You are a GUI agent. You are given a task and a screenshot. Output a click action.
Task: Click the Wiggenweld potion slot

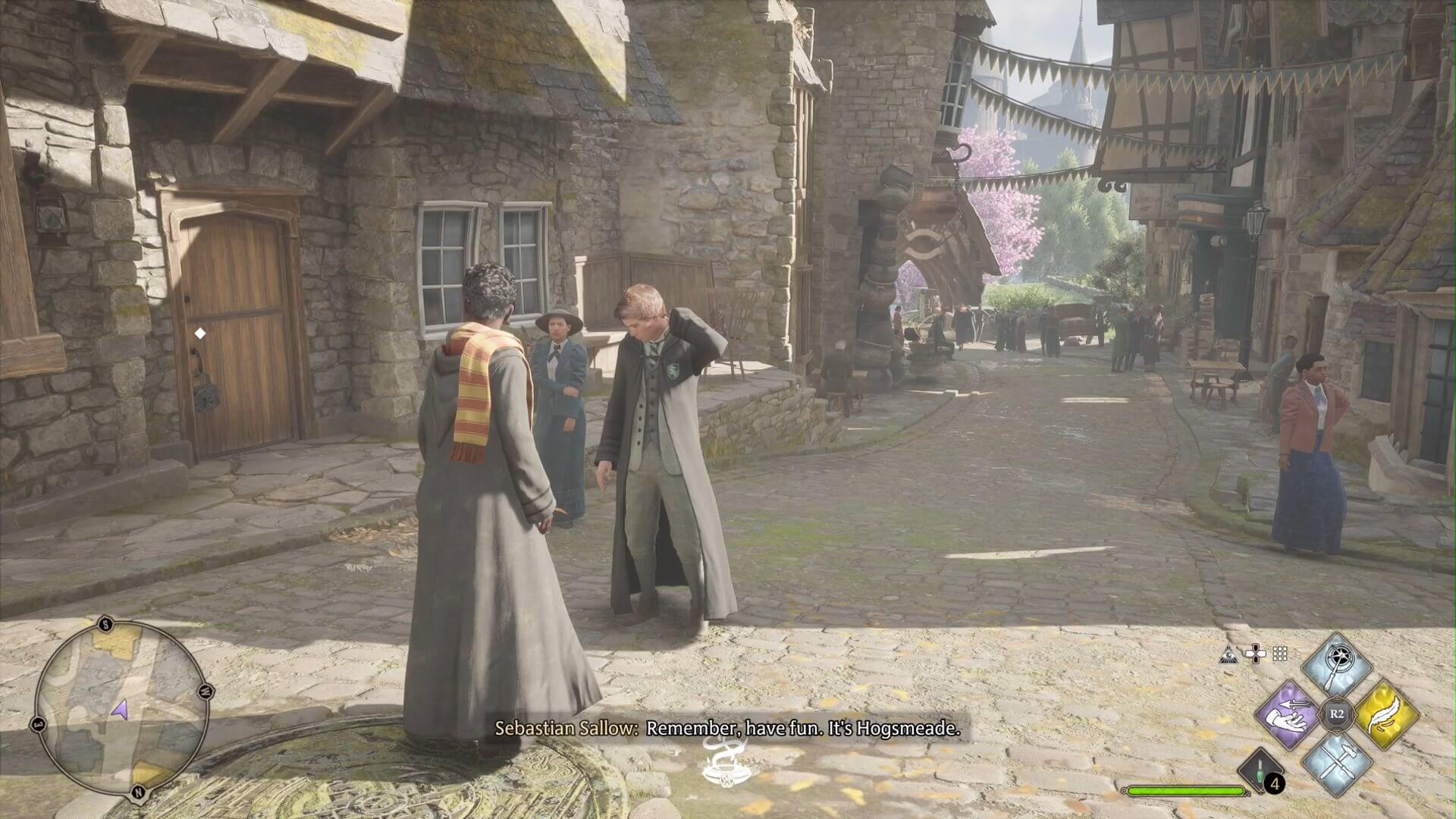[x=1259, y=770]
